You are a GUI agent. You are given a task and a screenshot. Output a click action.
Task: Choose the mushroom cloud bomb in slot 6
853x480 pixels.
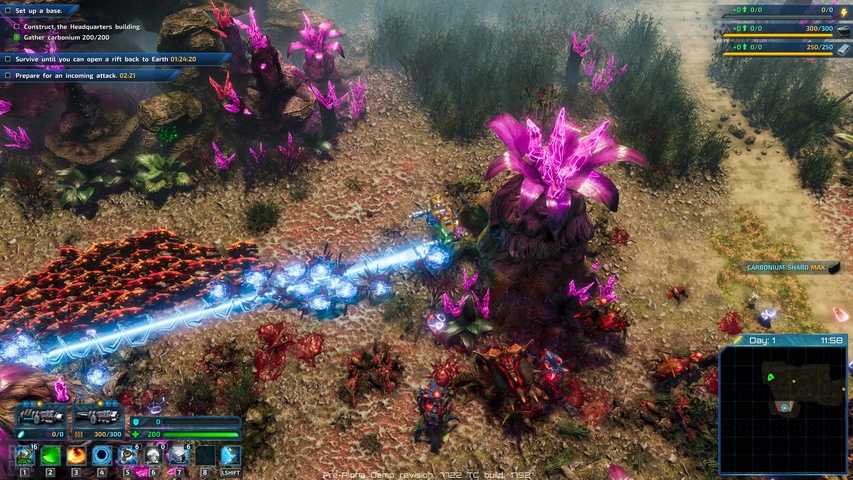[x=152, y=456]
